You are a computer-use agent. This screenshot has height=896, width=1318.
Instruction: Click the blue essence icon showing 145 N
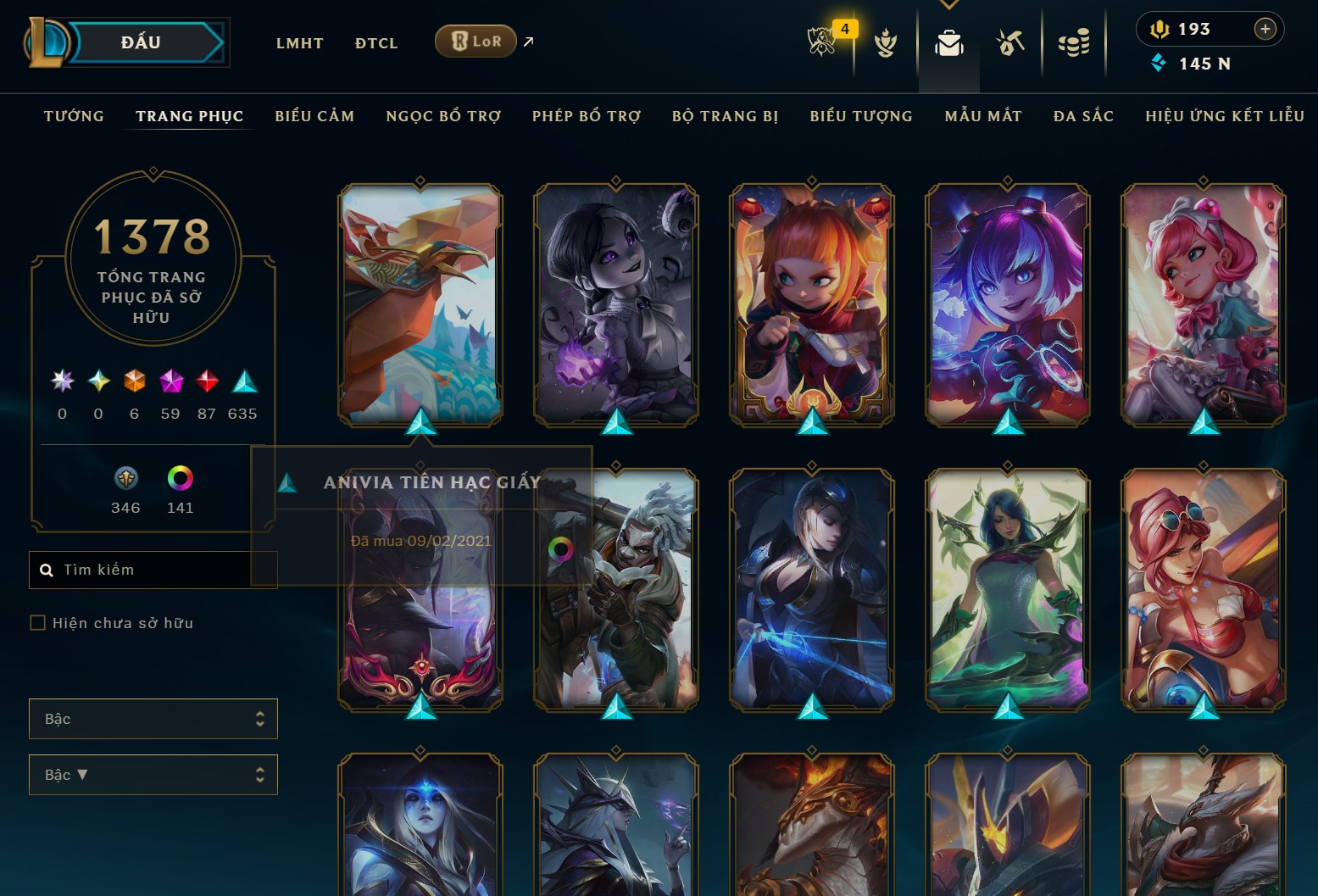1160,63
